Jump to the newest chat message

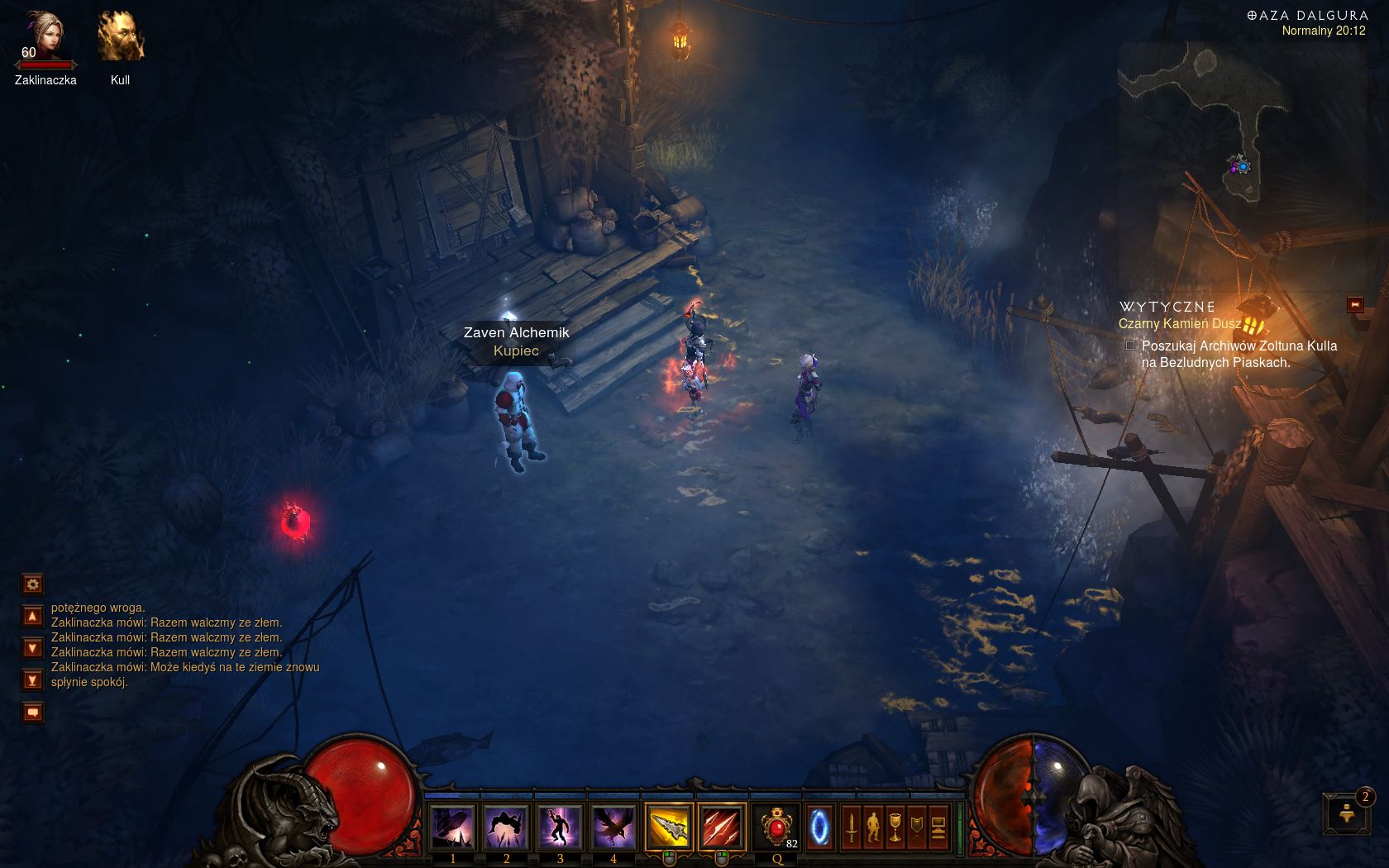[x=32, y=680]
